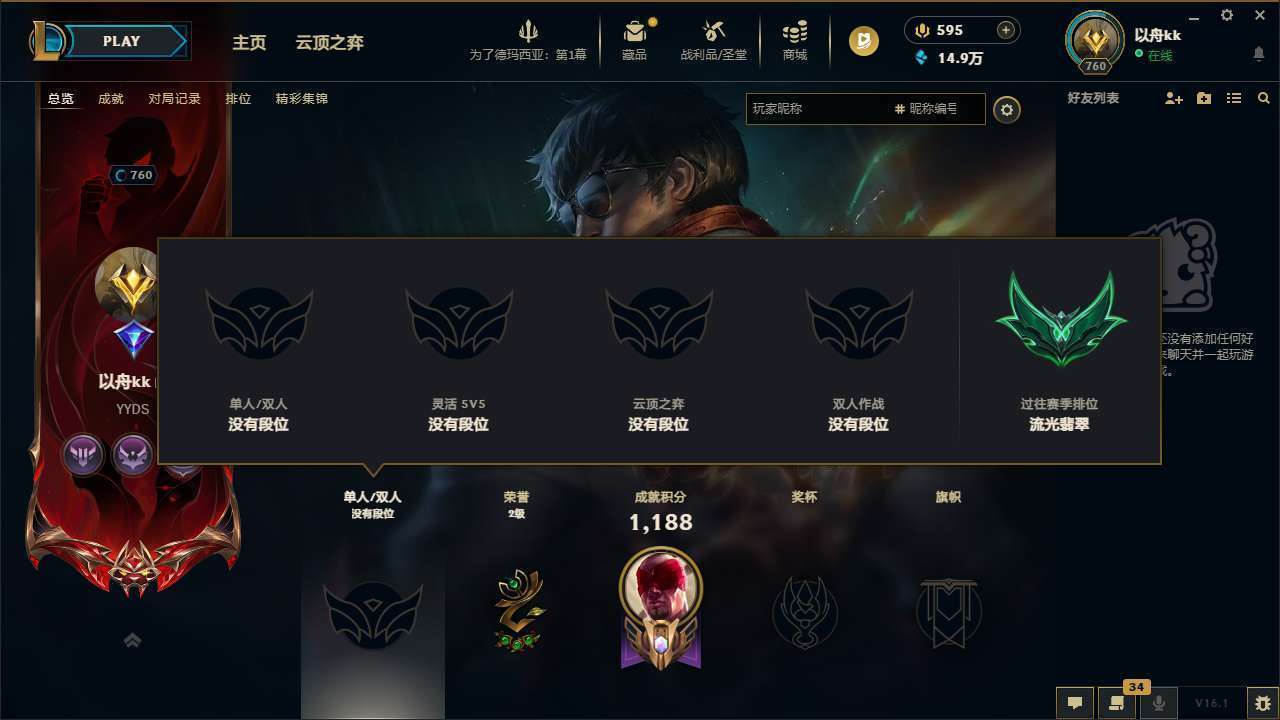Search friends with the magnifier icon
The height and width of the screenshot is (720, 1280).
pyautogui.click(x=1263, y=98)
